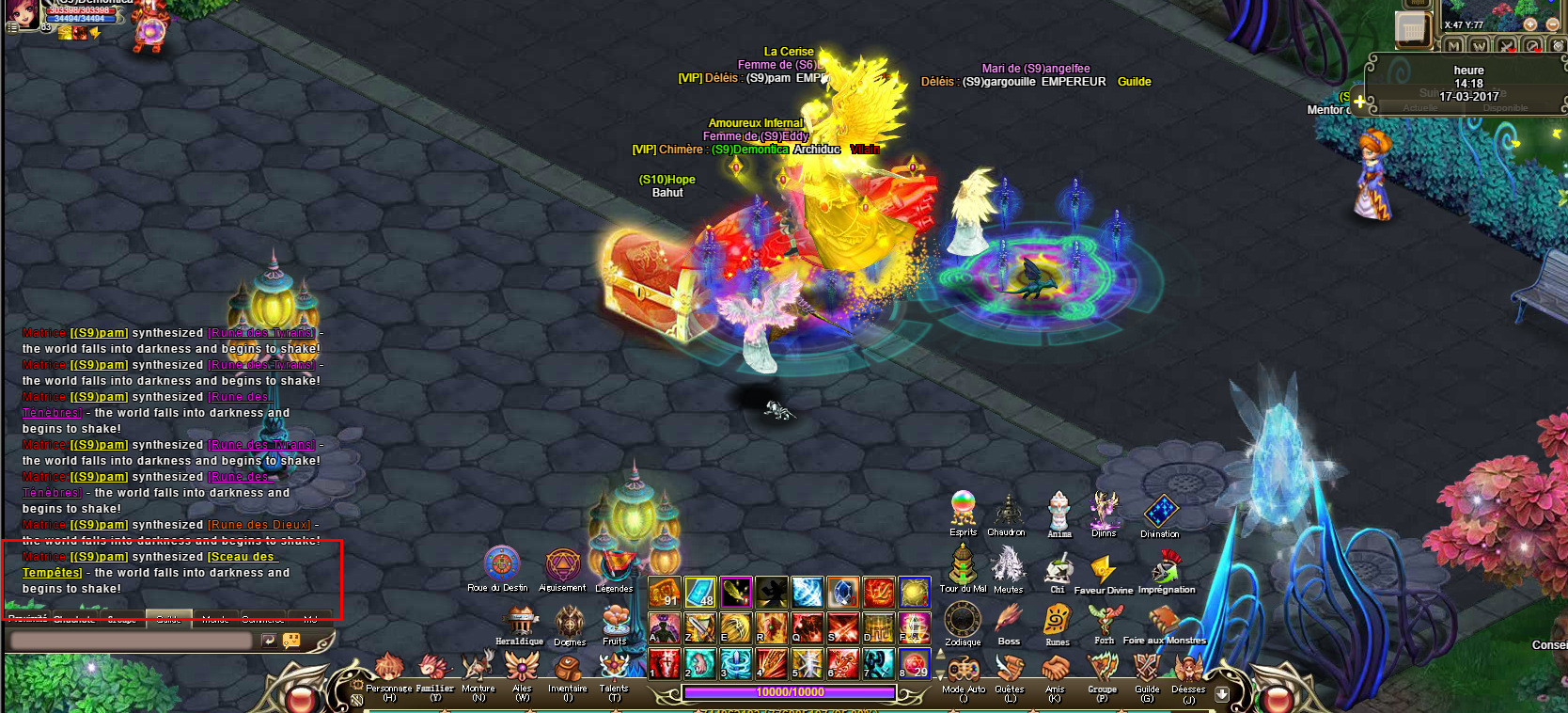Open the Zodiaque feature
The height and width of the screenshot is (713, 1568).
pos(963,621)
